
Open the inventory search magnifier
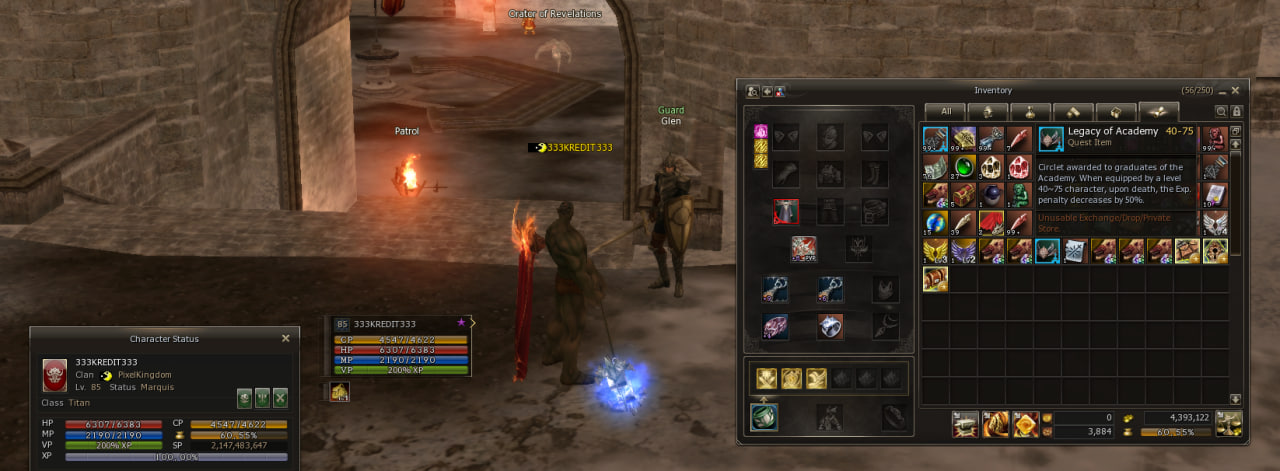click(1221, 112)
